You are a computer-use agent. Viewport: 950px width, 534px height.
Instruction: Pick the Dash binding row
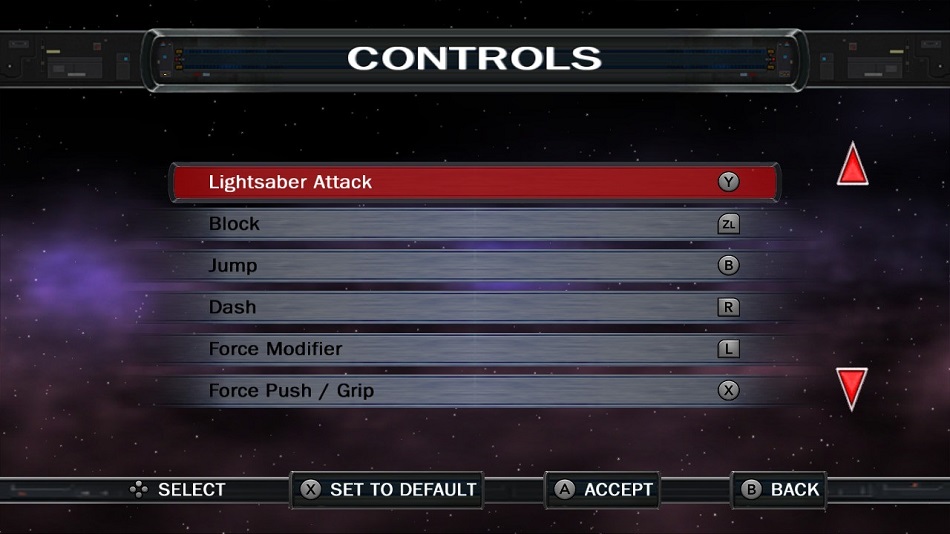pos(474,307)
